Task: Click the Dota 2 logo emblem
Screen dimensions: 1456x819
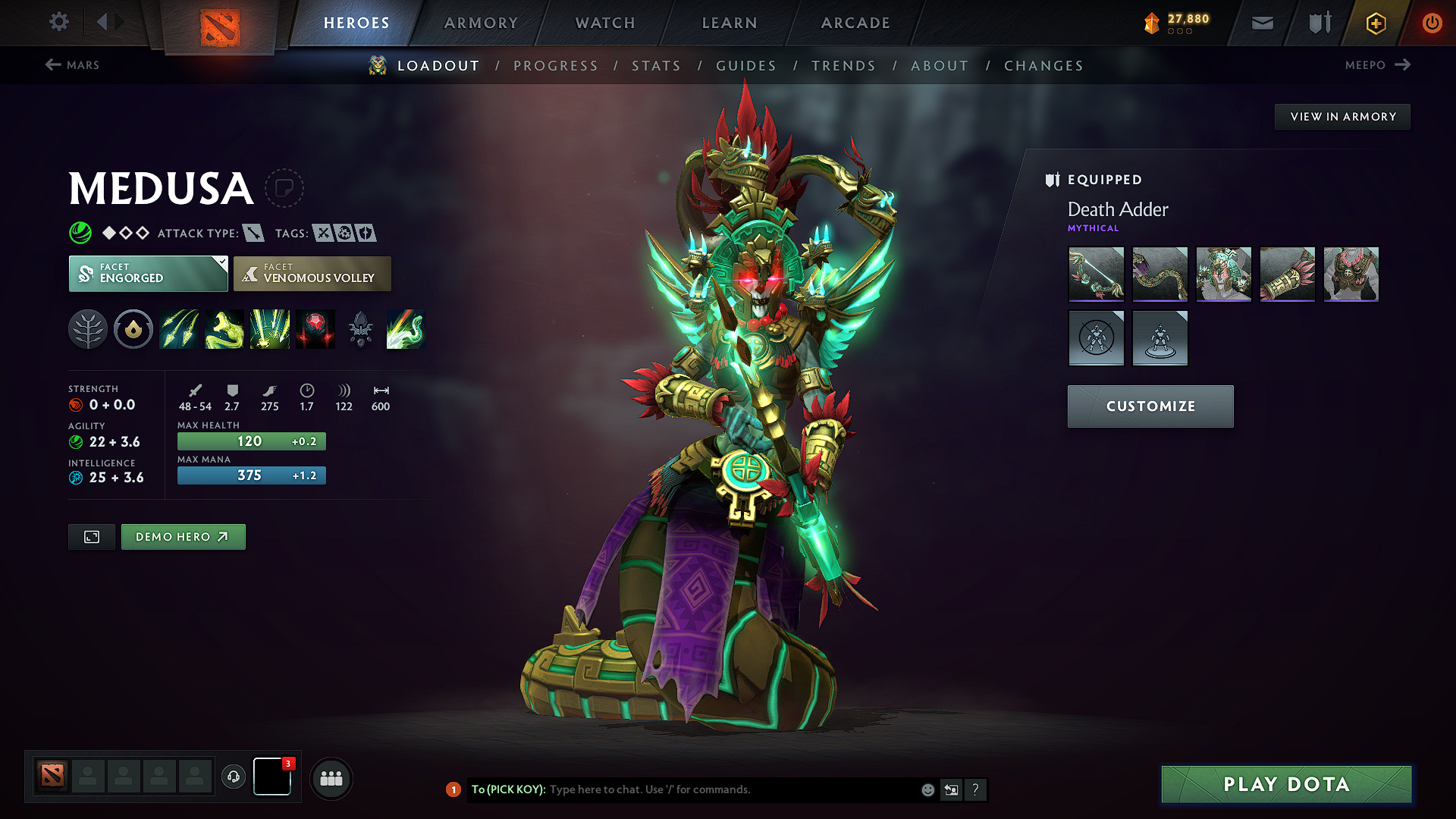Action: [x=220, y=23]
